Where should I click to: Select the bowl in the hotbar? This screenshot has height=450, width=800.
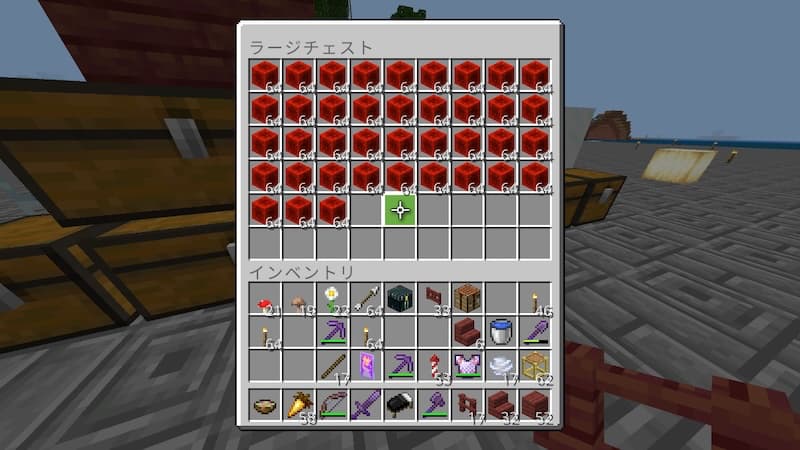click(265, 405)
